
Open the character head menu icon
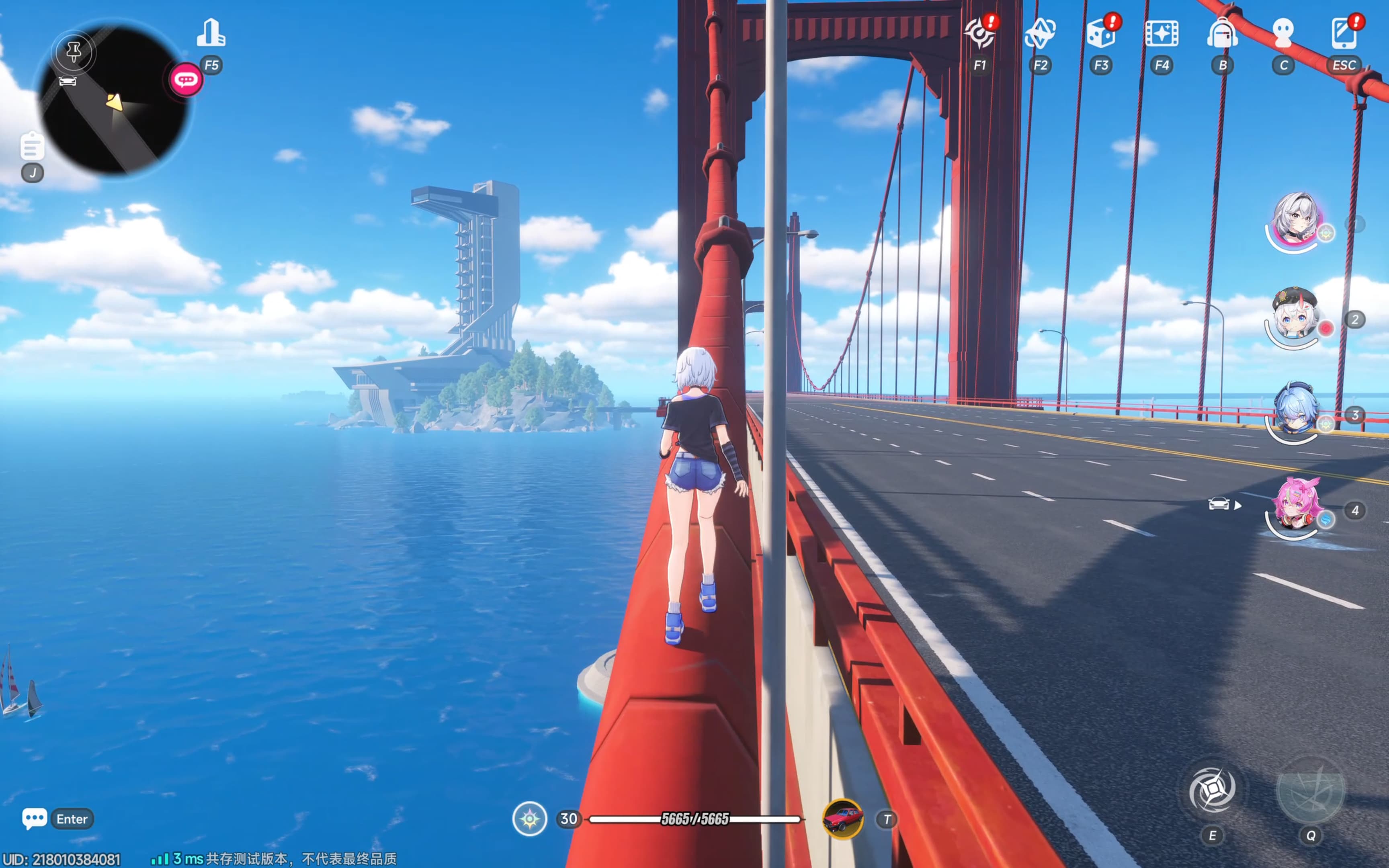[1283, 33]
